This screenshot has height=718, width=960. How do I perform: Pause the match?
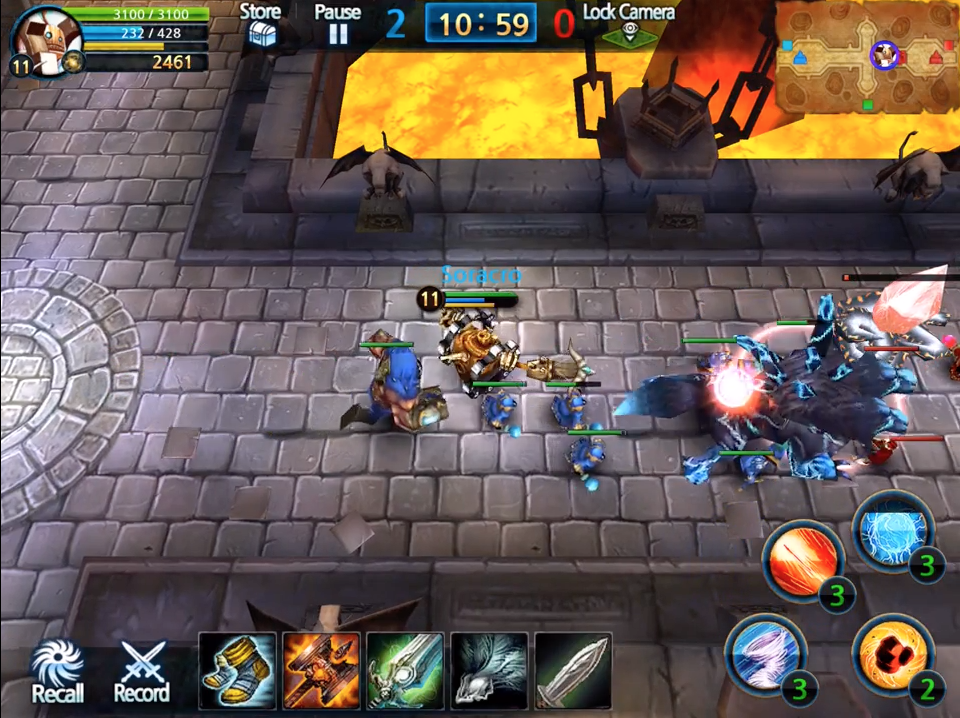point(338,24)
